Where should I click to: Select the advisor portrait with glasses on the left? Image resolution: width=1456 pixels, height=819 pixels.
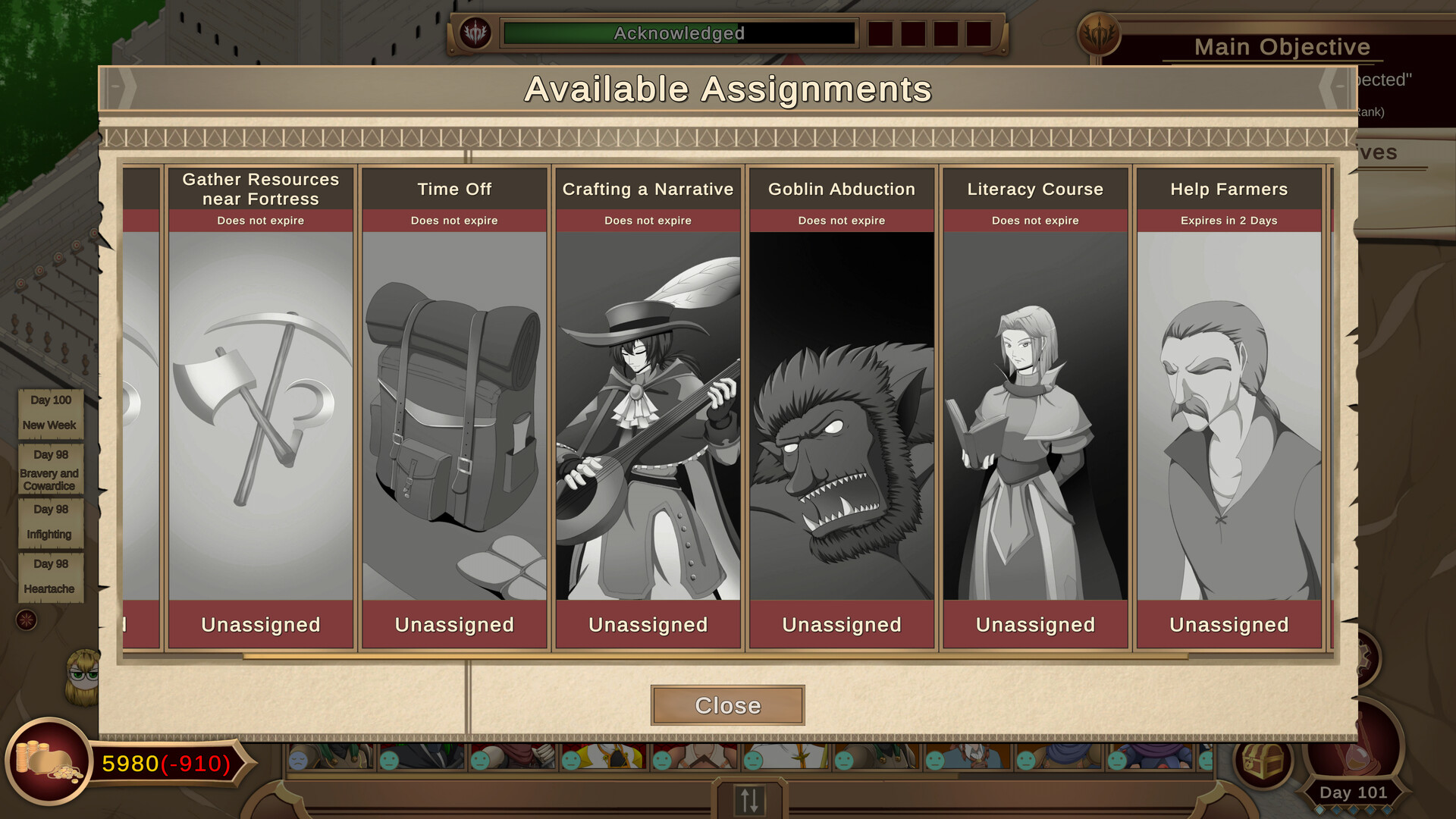(82, 677)
